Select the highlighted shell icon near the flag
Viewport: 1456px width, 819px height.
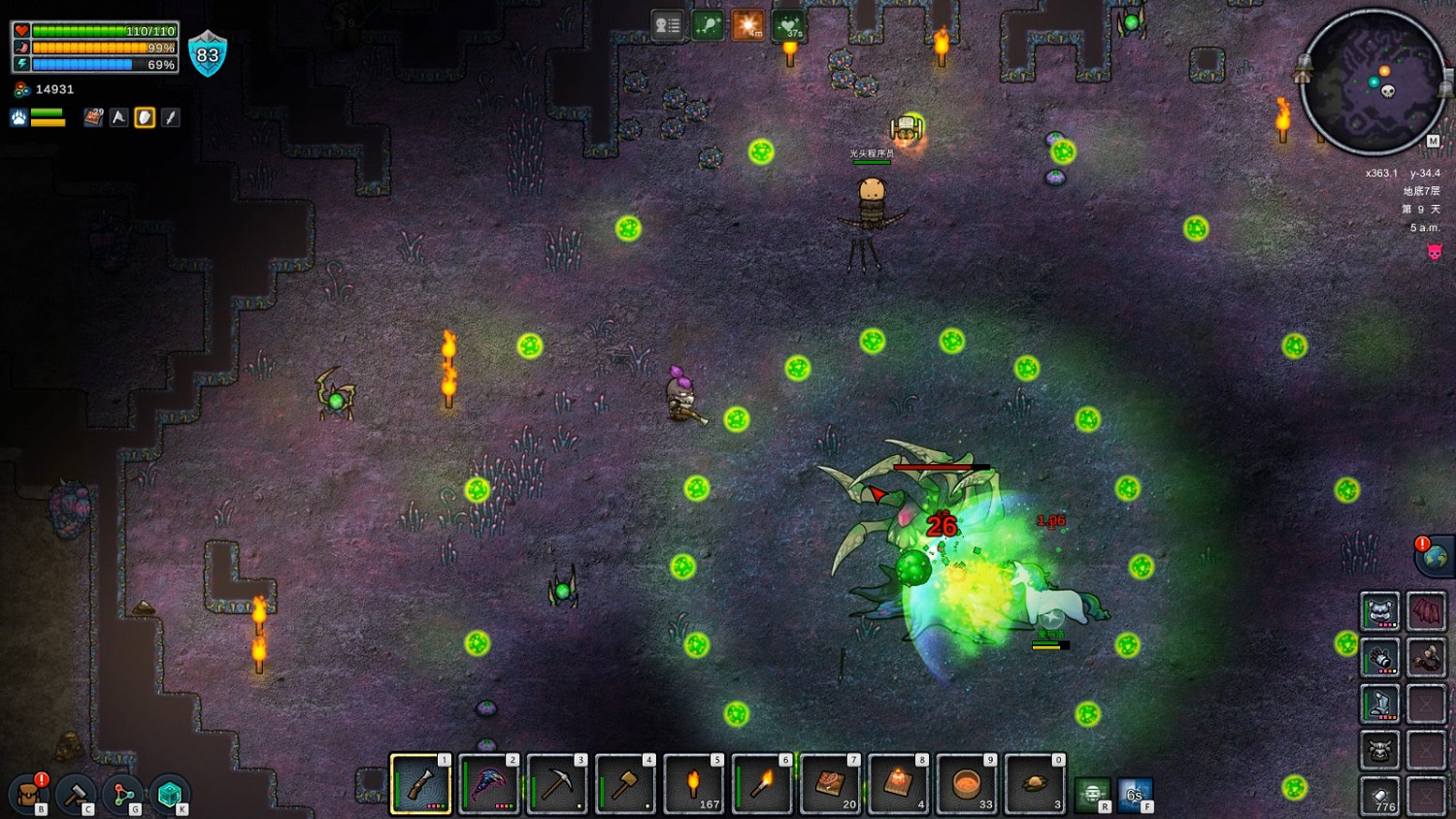point(144,116)
